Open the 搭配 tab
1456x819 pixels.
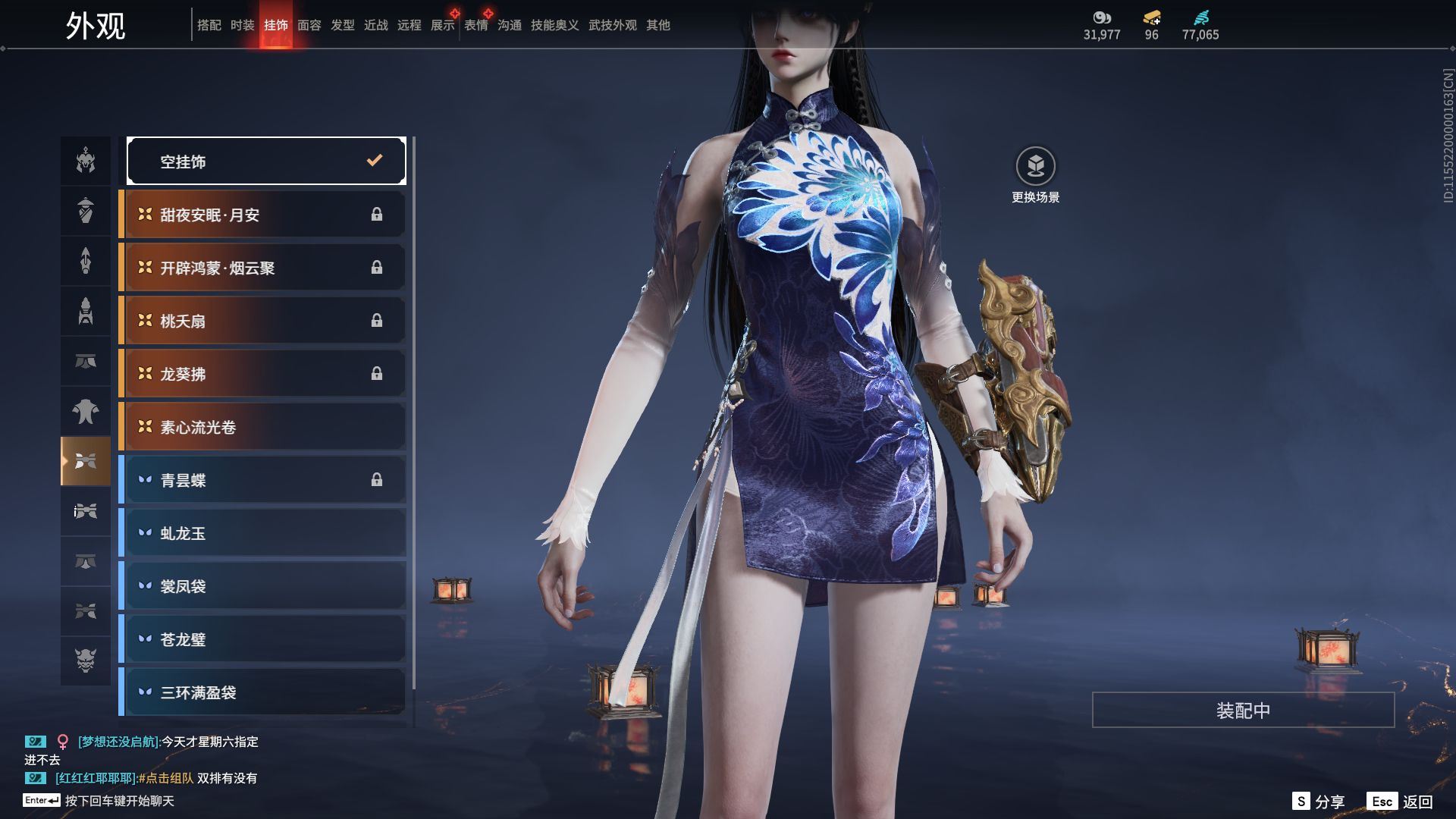point(209,26)
